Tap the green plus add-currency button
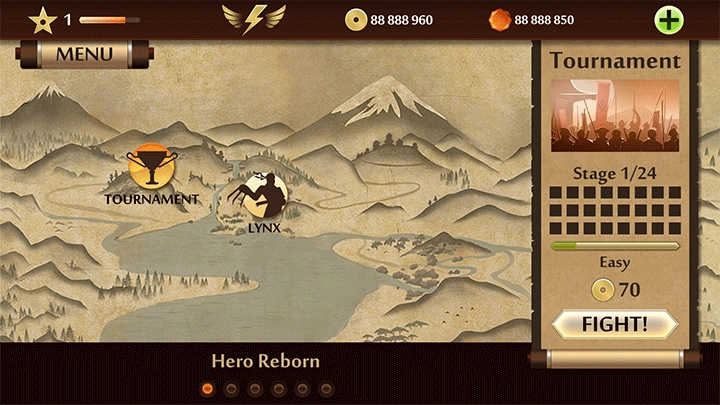720x405 pixels. pyautogui.click(x=668, y=19)
